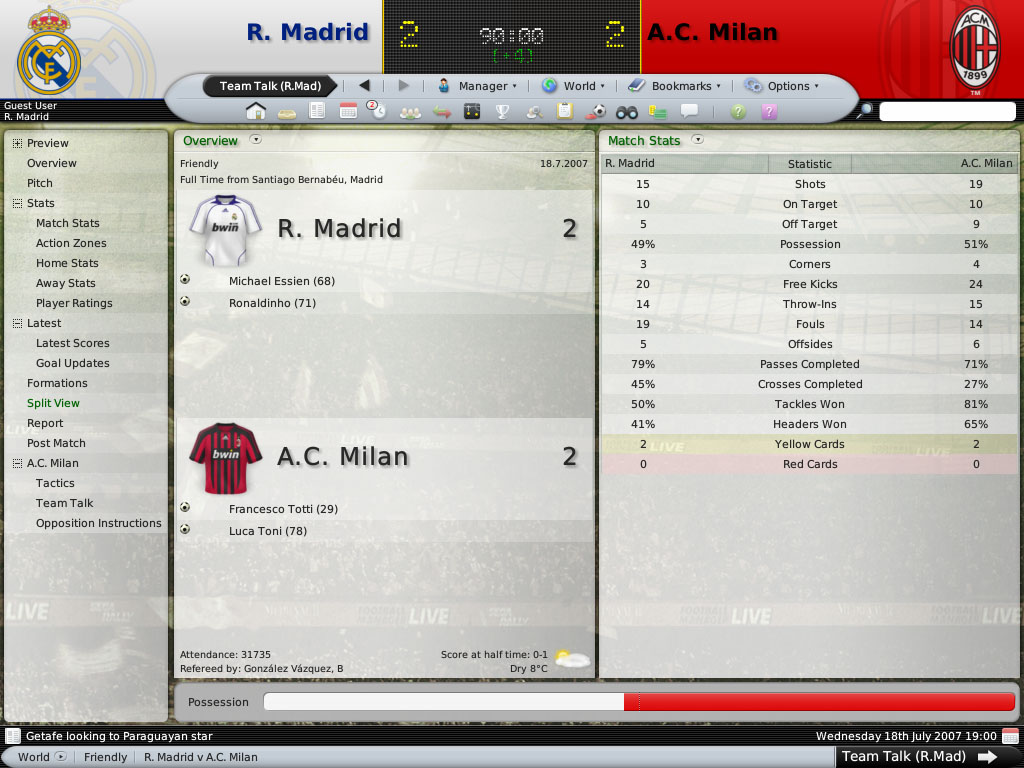Open the Options menu

[781, 86]
